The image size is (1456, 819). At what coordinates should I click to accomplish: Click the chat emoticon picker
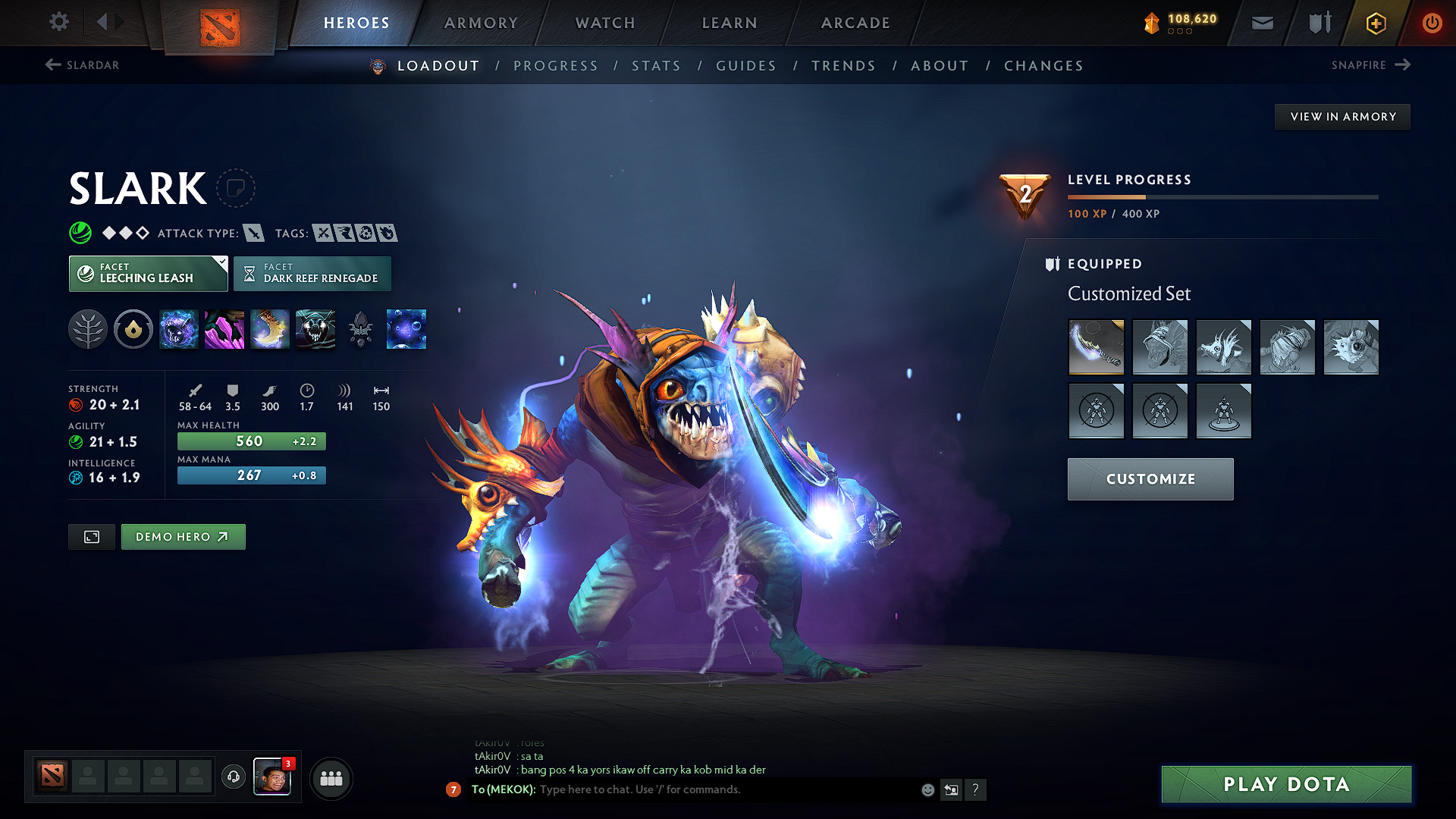[927, 789]
